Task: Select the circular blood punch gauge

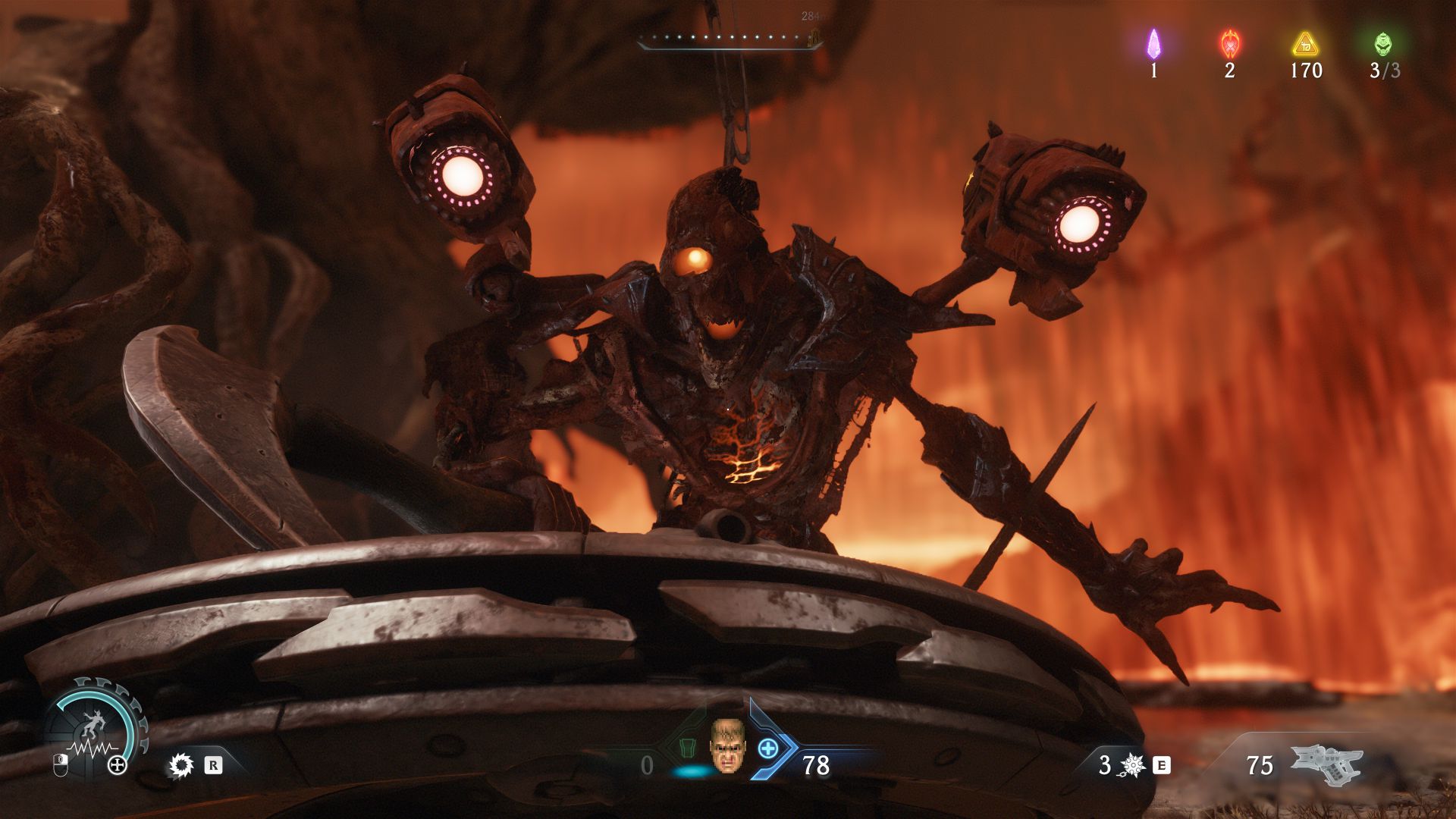Action: (96, 730)
